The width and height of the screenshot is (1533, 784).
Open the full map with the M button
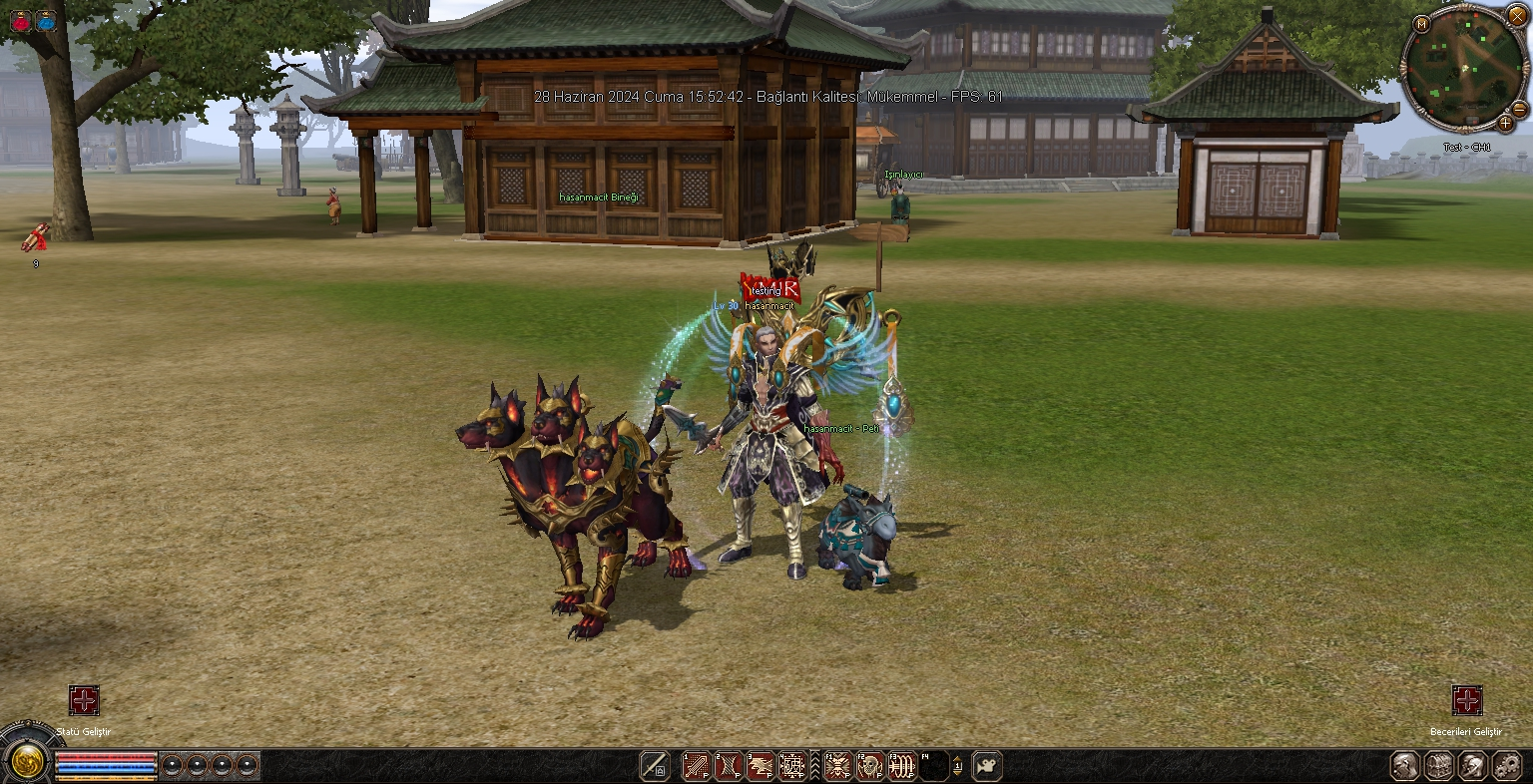coord(1421,24)
